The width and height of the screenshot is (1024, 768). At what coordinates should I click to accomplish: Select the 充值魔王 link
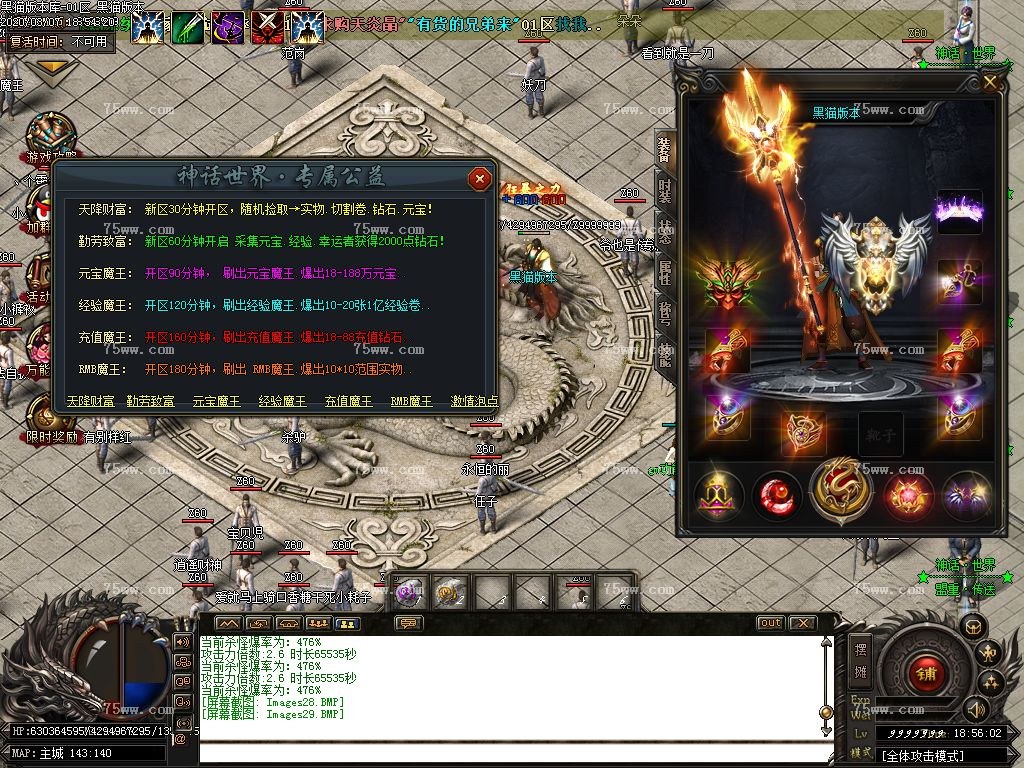coord(348,401)
